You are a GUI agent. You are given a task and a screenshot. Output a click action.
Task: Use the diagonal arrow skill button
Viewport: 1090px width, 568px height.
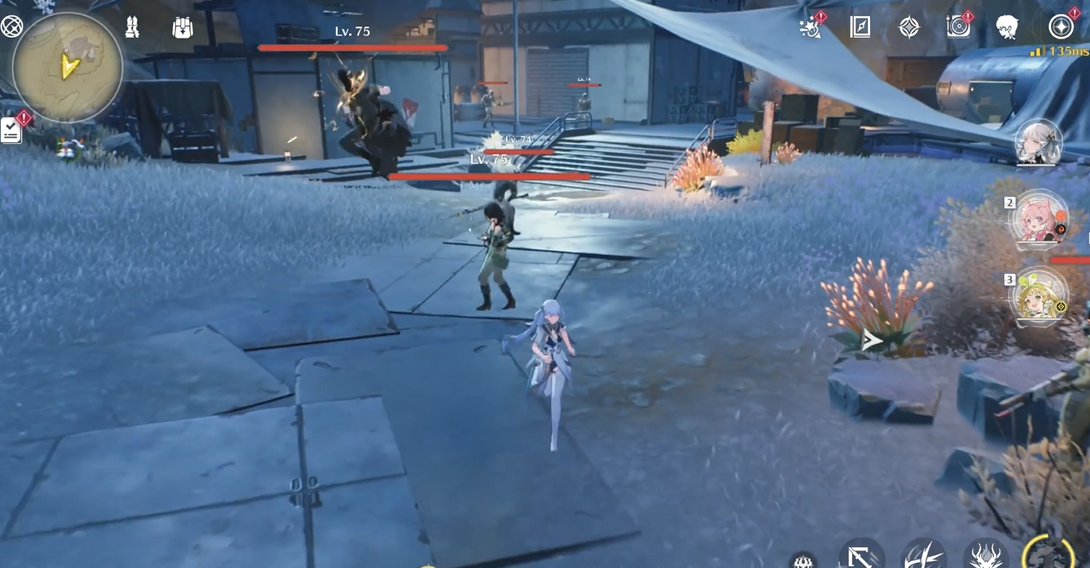coord(860,555)
